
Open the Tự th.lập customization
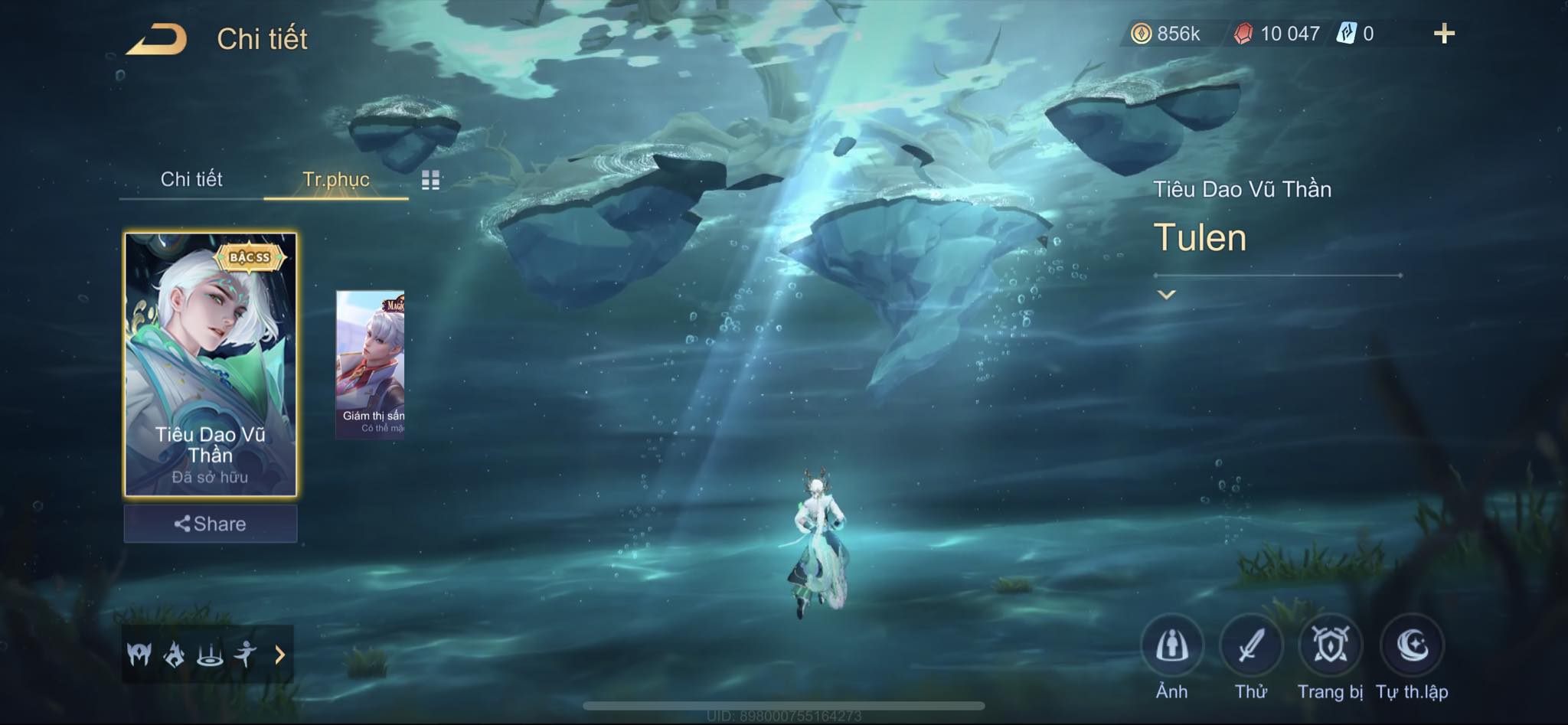[1412, 647]
